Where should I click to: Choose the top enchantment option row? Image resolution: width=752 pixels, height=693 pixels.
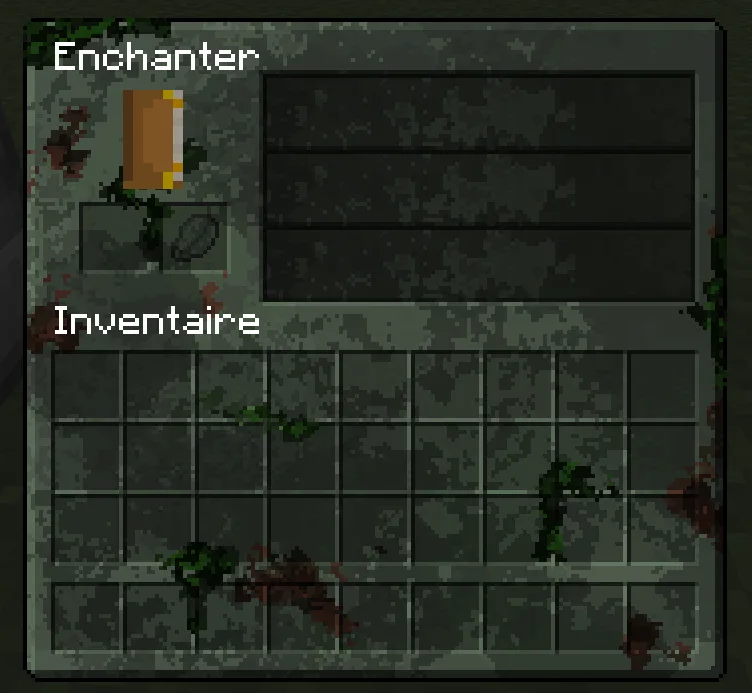pos(478,112)
